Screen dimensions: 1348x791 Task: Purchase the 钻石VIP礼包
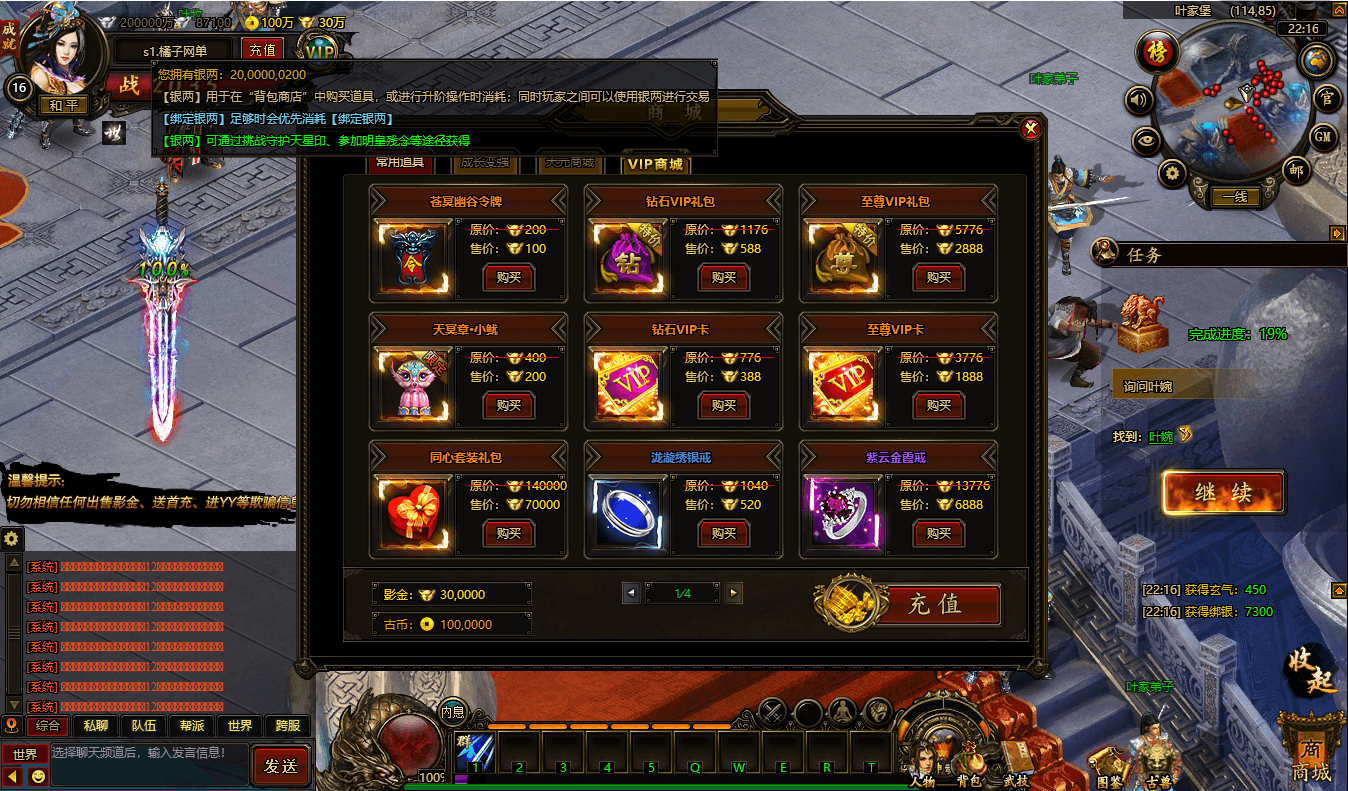pyautogui.click(x=723, y=277)
